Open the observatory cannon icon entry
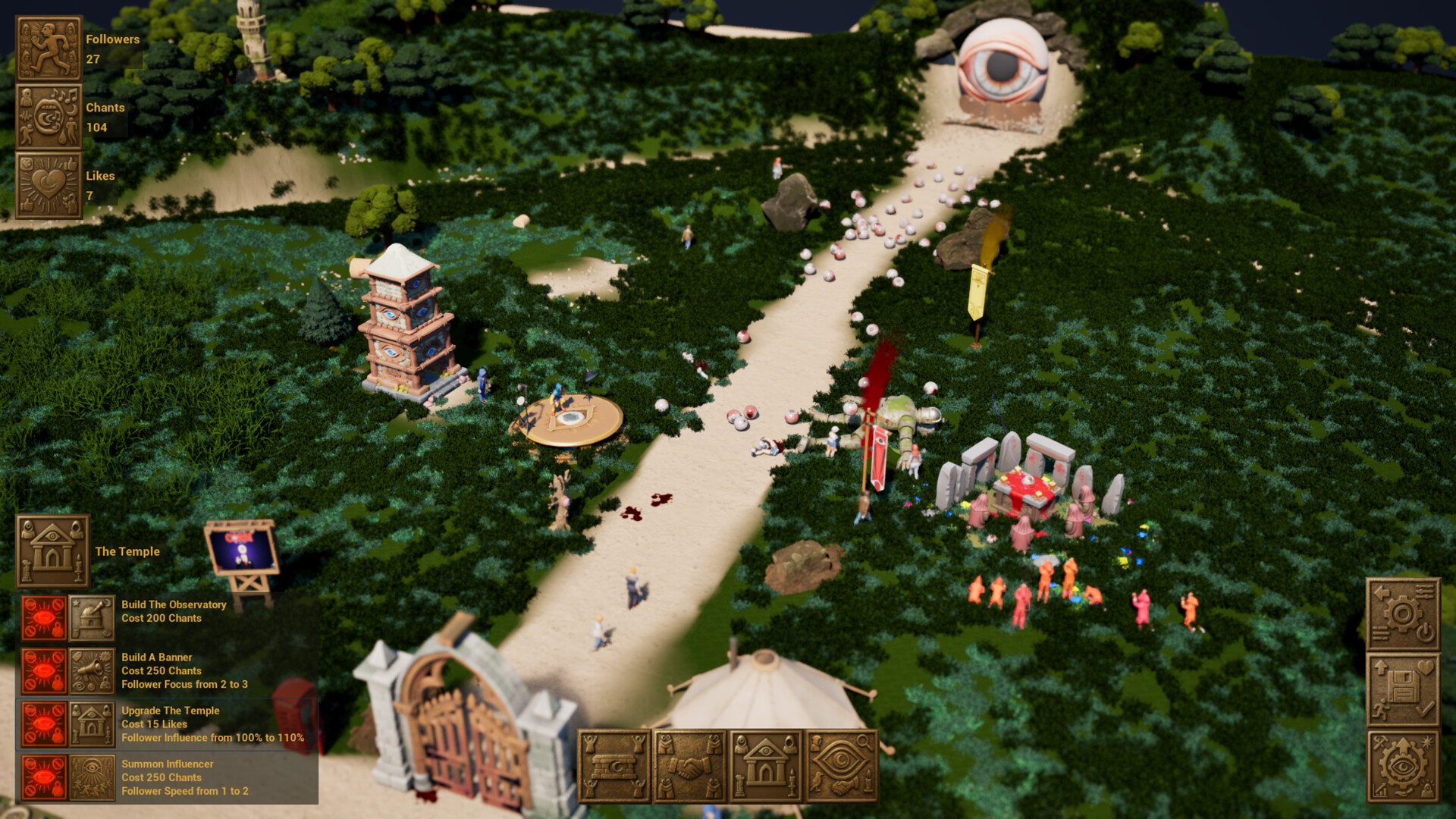This screenshot has height=819, width=1456. click(x=92, y=616)
